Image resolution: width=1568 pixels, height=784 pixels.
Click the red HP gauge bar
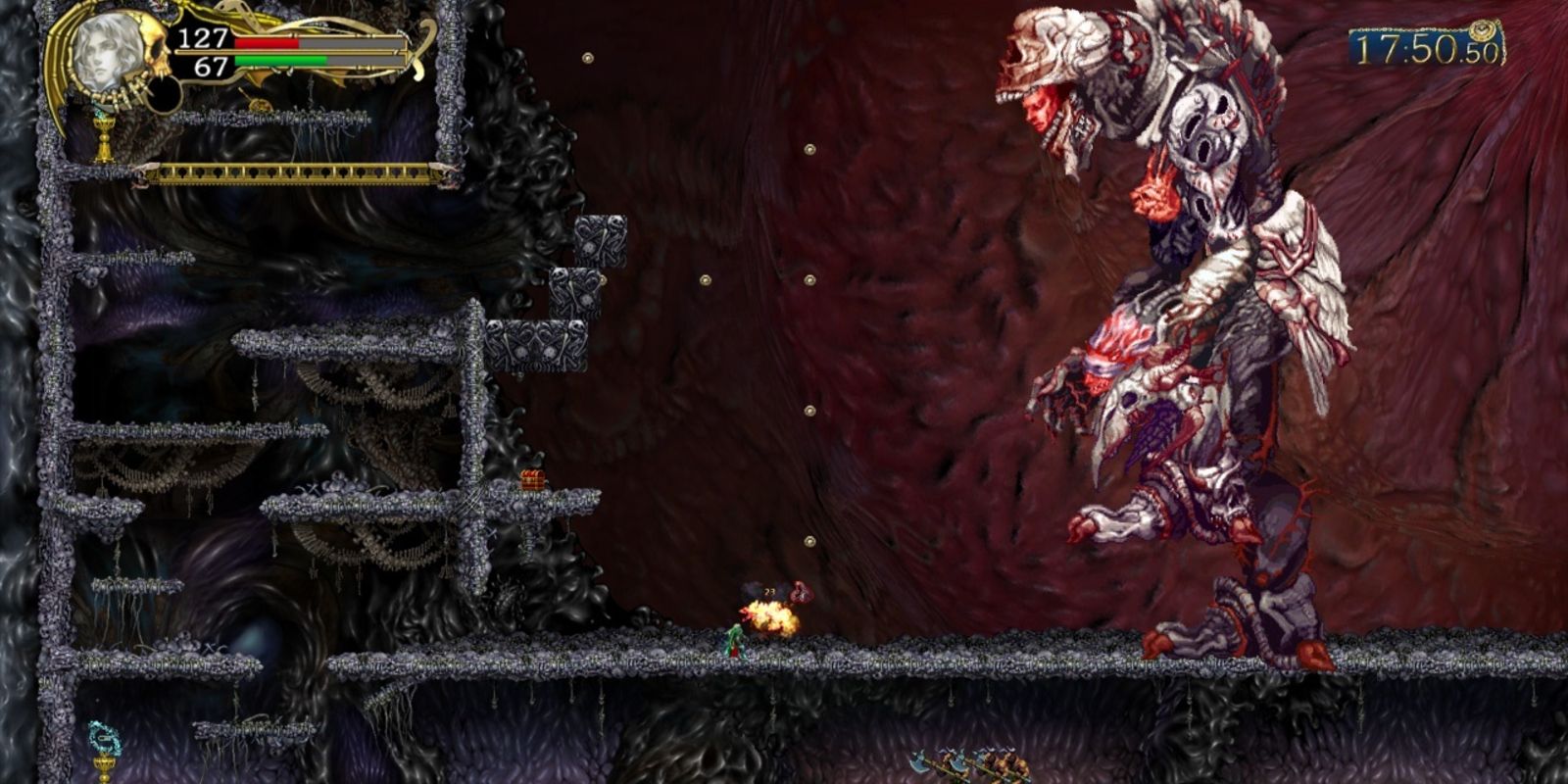pyautogui.click(x=269, y=43)
